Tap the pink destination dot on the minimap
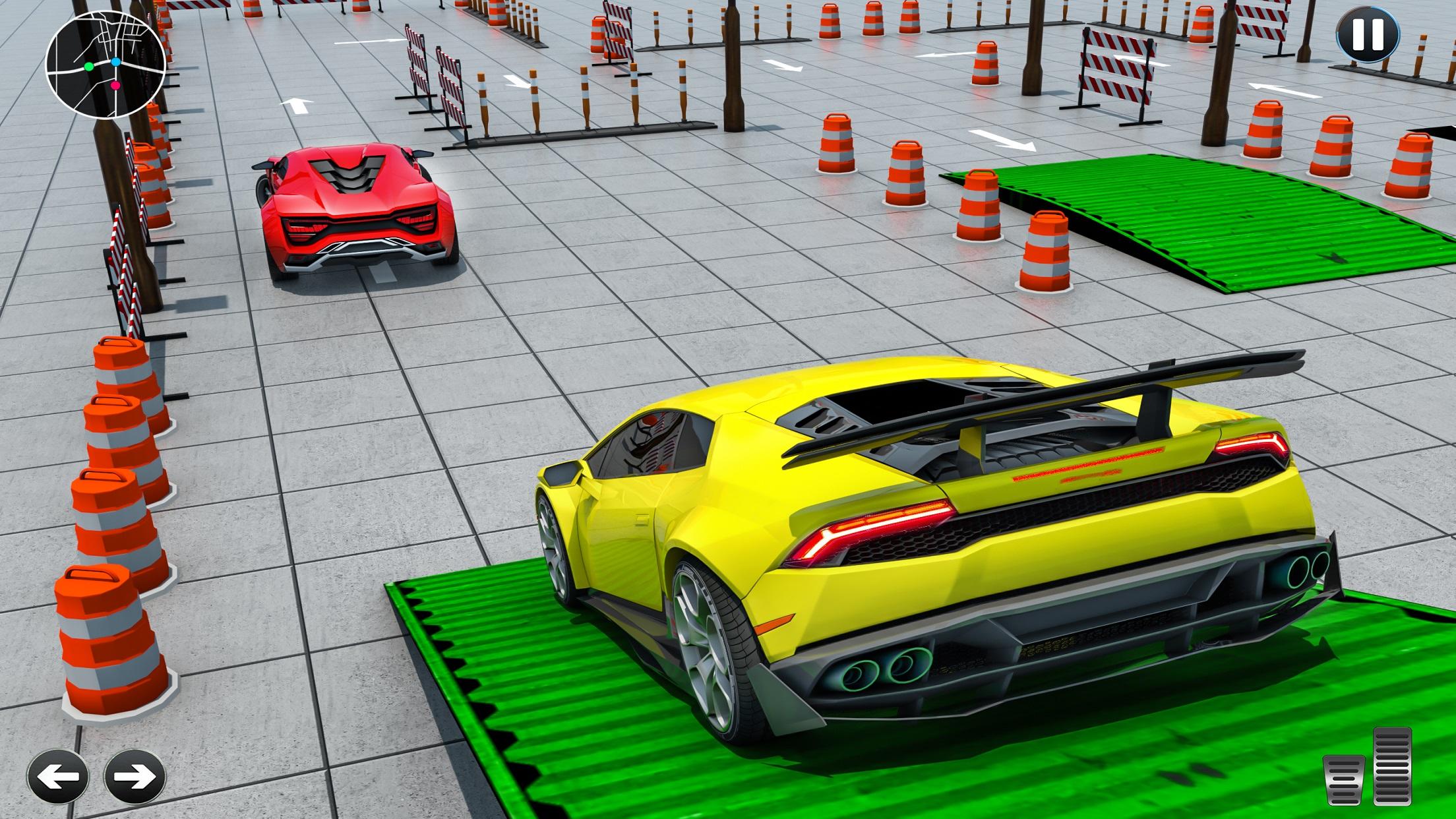 (x=115, y=86)
